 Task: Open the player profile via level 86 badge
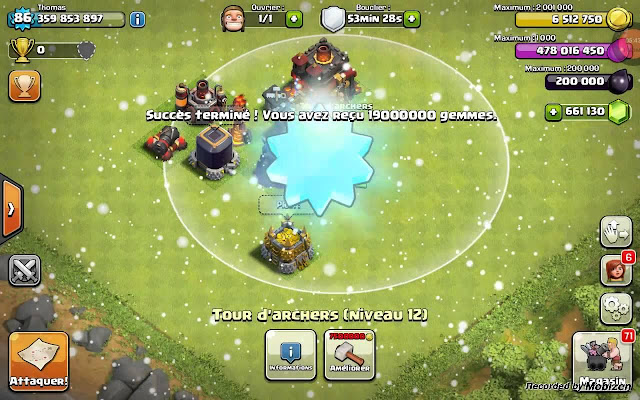pos(21,17)
